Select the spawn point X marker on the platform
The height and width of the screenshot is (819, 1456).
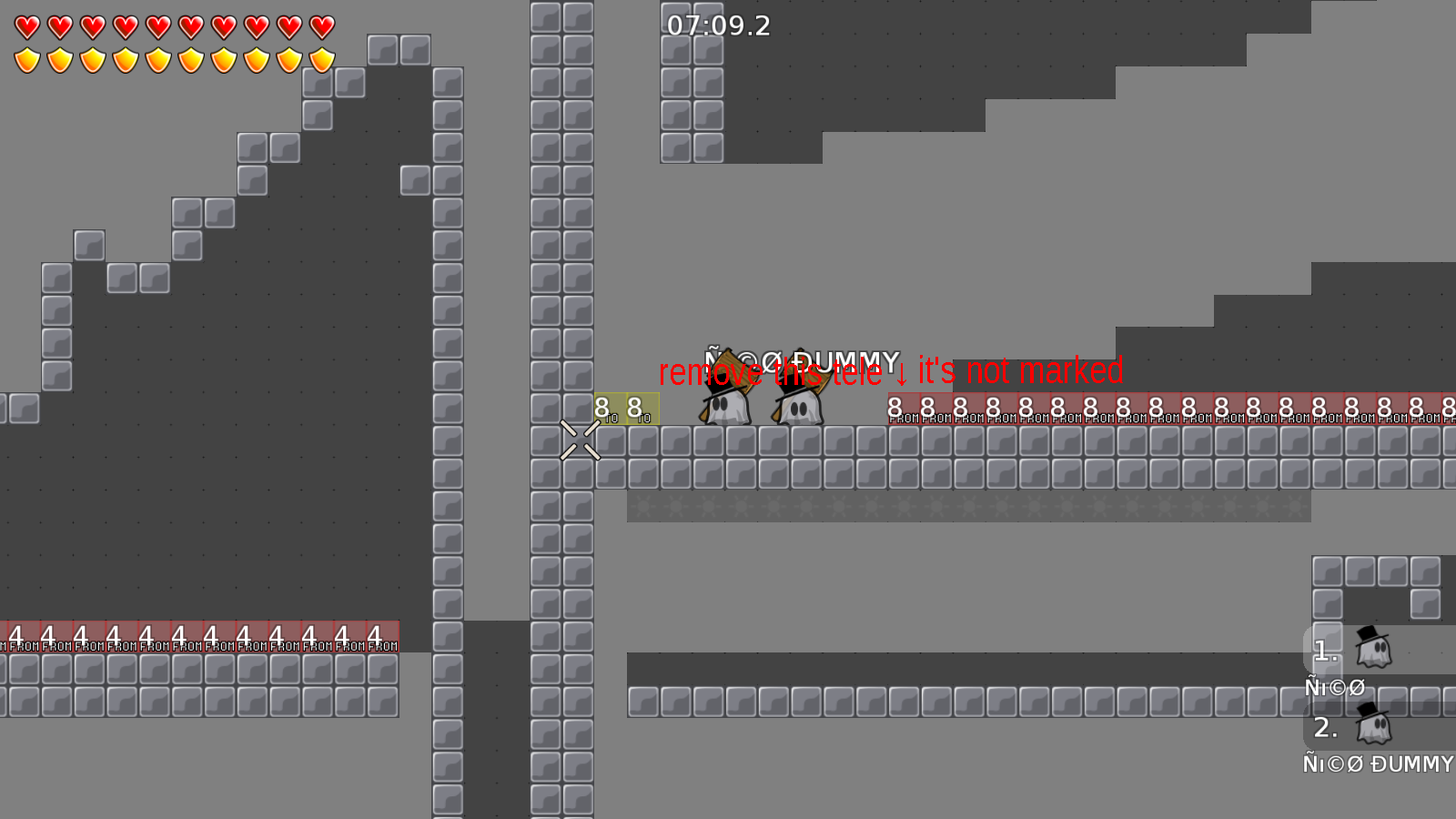pos(581,441)
